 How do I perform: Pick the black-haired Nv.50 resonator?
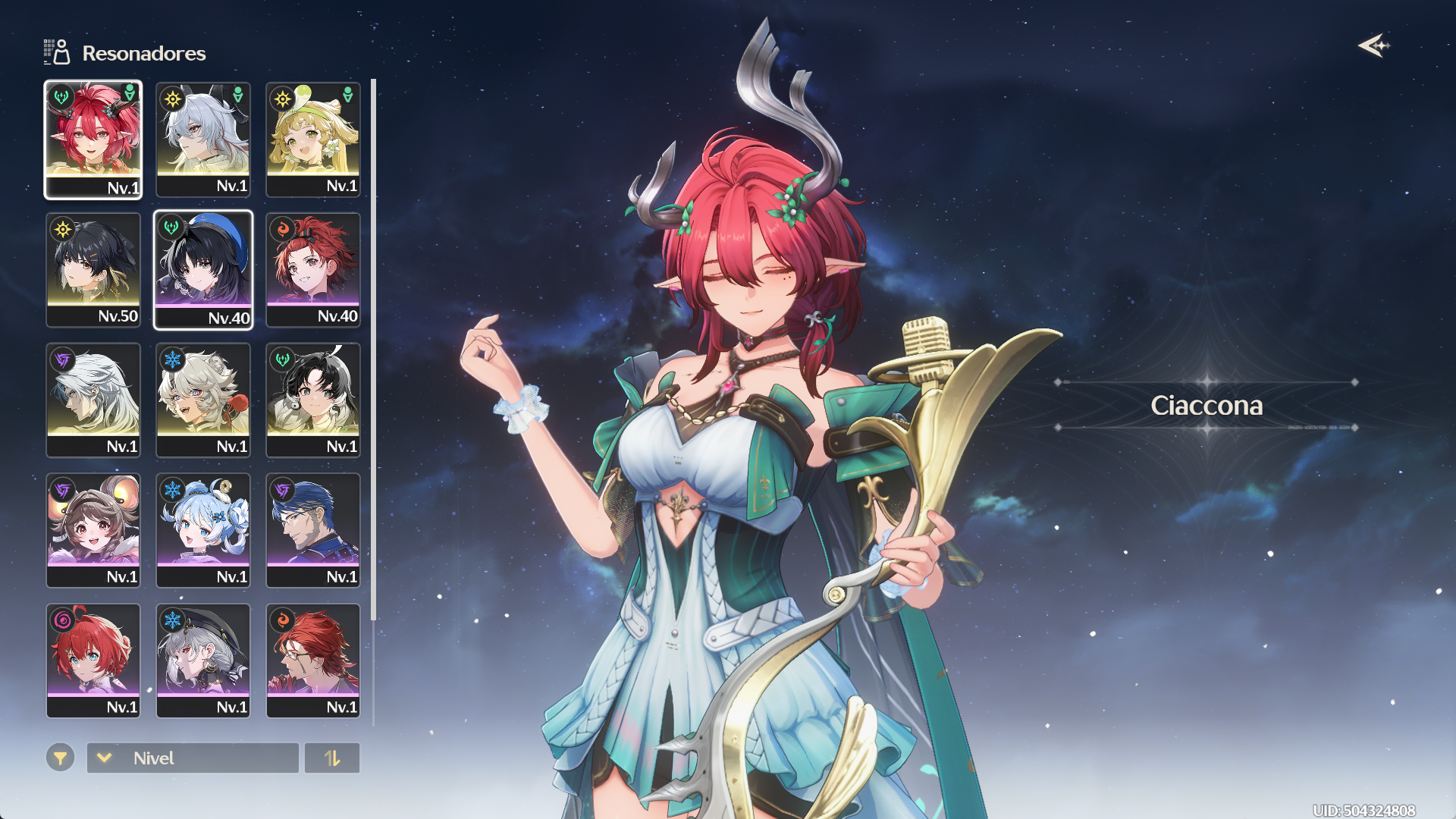click(x=93, y=270)
